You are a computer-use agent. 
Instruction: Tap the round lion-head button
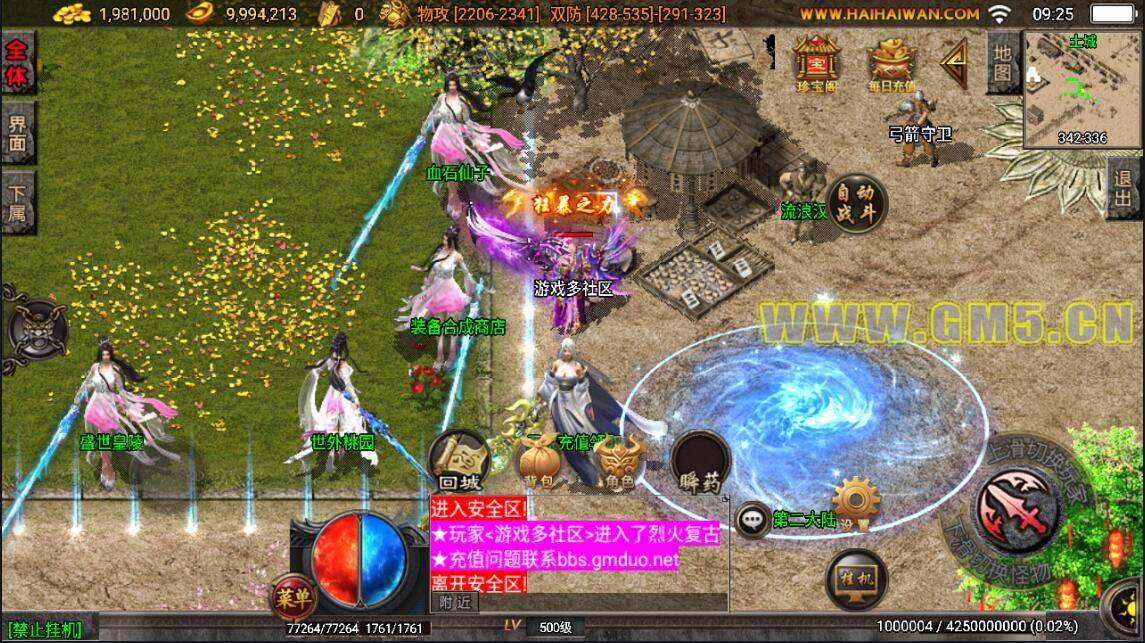click(x=38, y=328)
